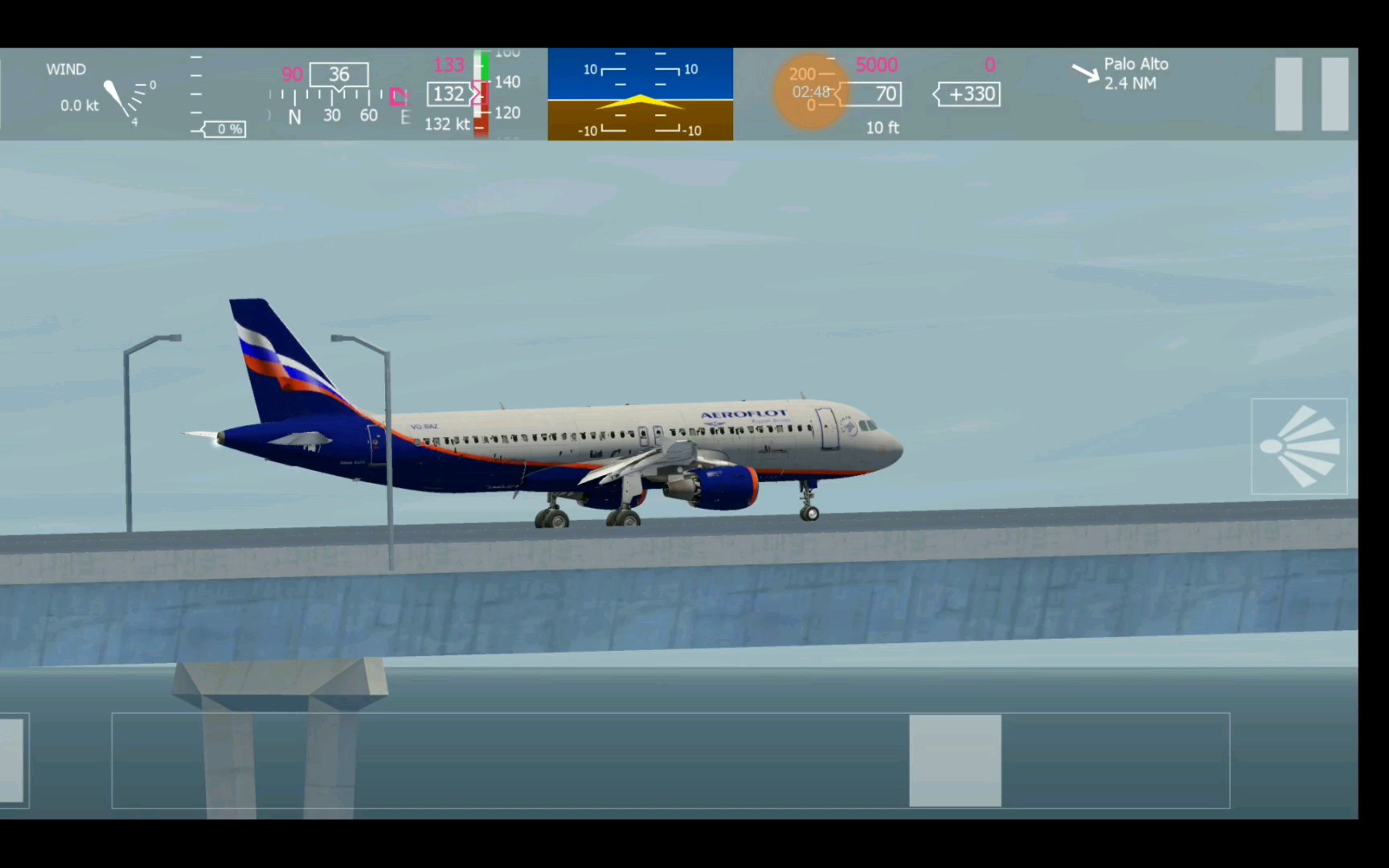Tap the Palo Alto 2.4 NM distance label
The height and width of the screenshot is (868, 1389).
point(1131,83)
